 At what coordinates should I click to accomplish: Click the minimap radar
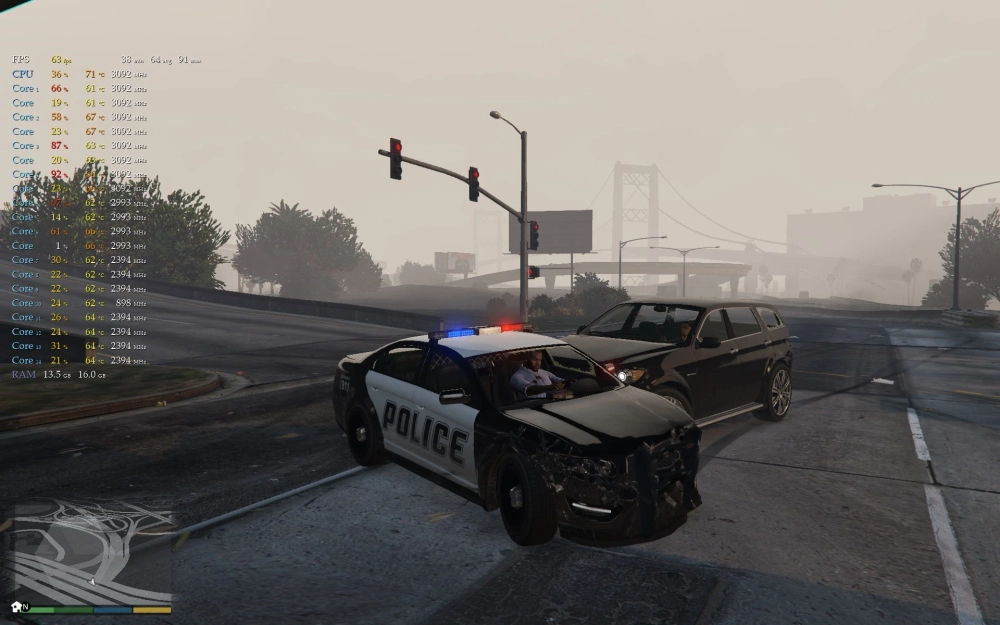91,553
